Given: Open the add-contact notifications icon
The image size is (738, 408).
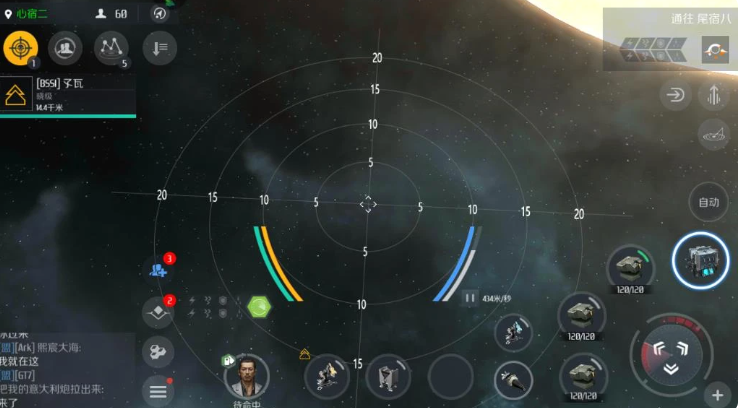Looking at the screenshot, I should click(158, 270).
